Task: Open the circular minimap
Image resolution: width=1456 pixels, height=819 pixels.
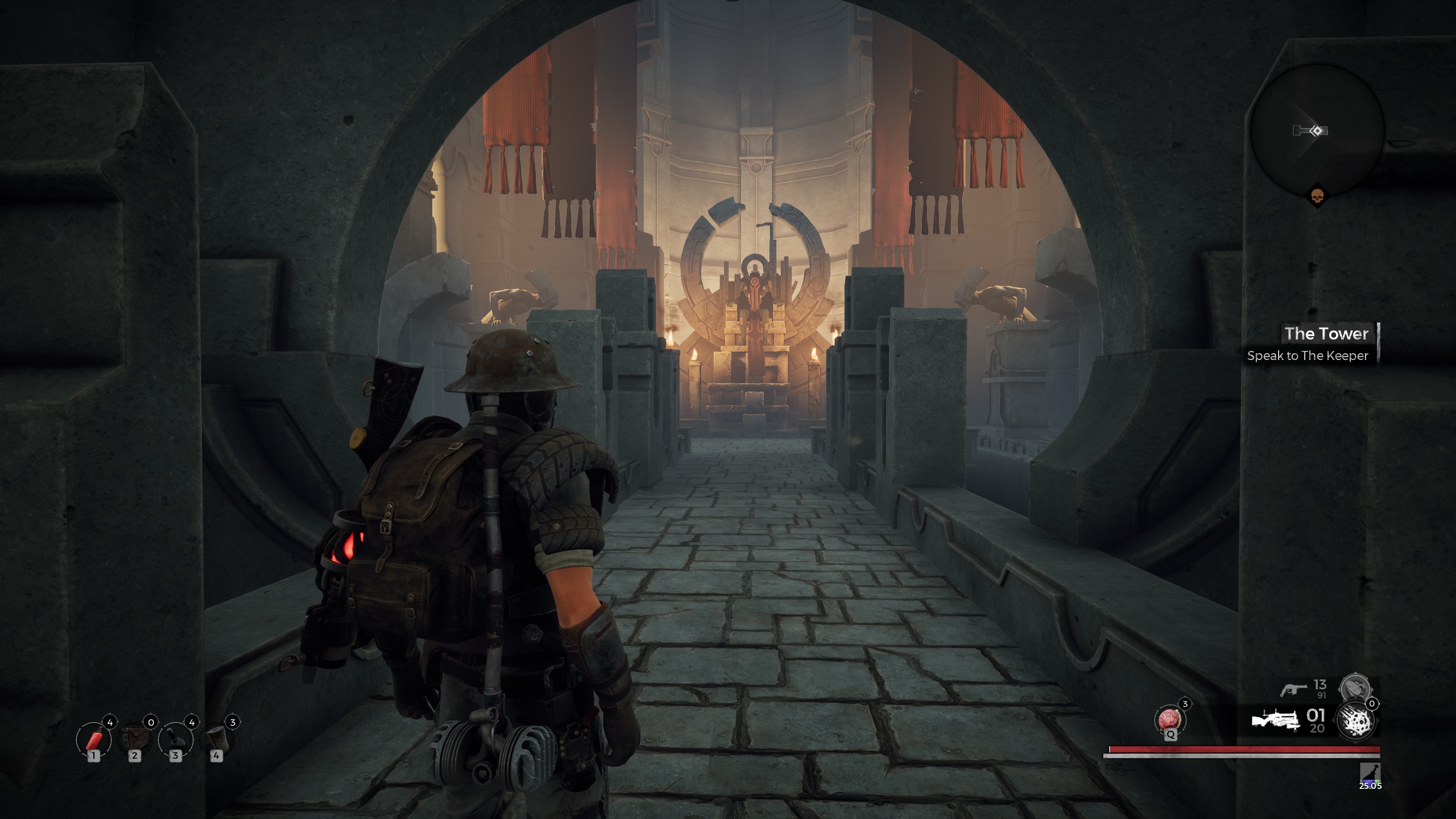Action: point(1316,130)
